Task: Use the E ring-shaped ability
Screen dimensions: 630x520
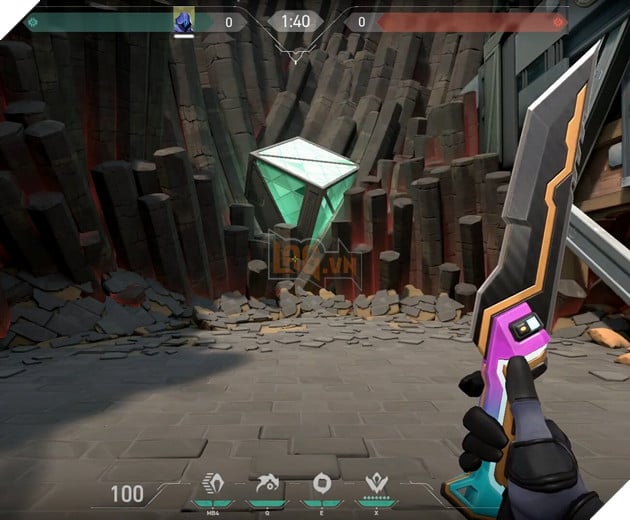Action: coord(323,486)
